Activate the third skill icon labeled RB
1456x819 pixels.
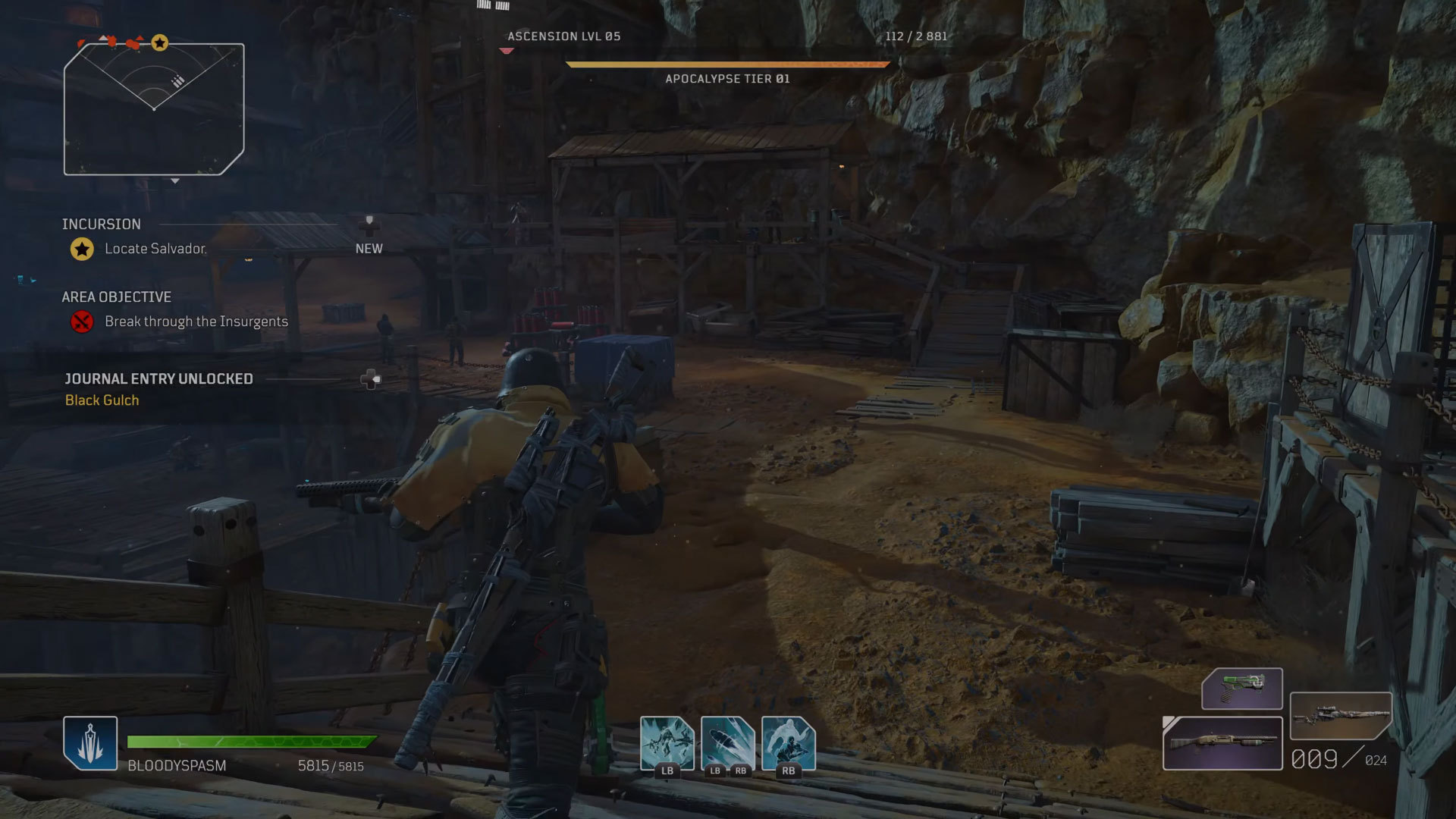(x=788, y=743)
